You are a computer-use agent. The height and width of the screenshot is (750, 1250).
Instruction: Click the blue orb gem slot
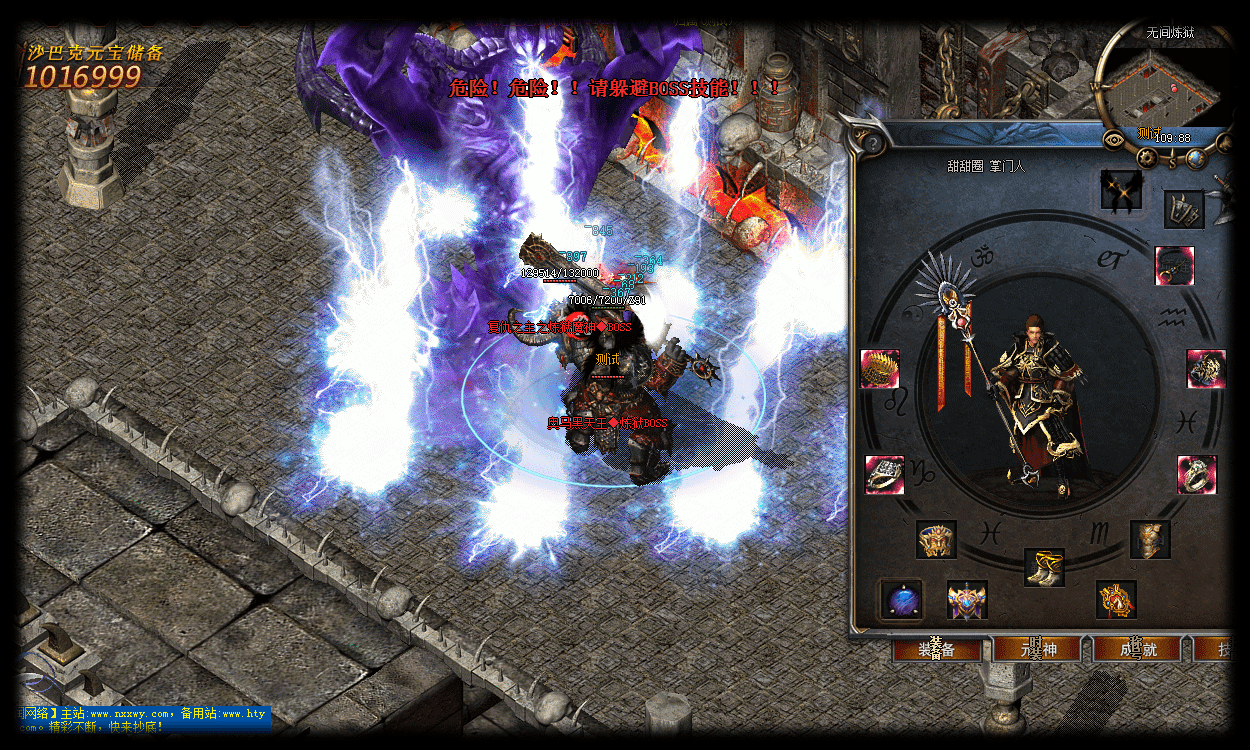point(902,600)
